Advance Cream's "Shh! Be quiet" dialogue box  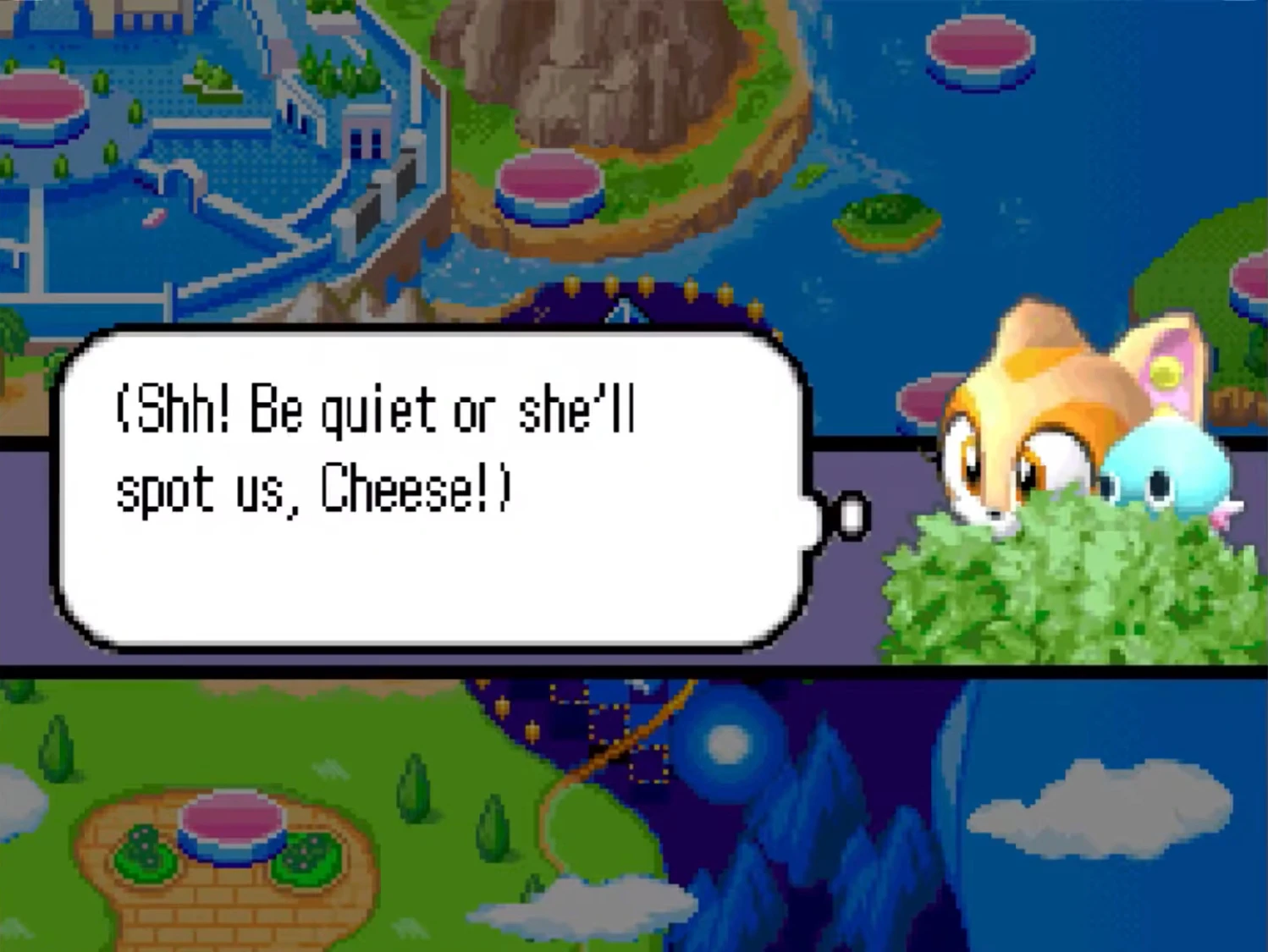[x=432, y=488]
